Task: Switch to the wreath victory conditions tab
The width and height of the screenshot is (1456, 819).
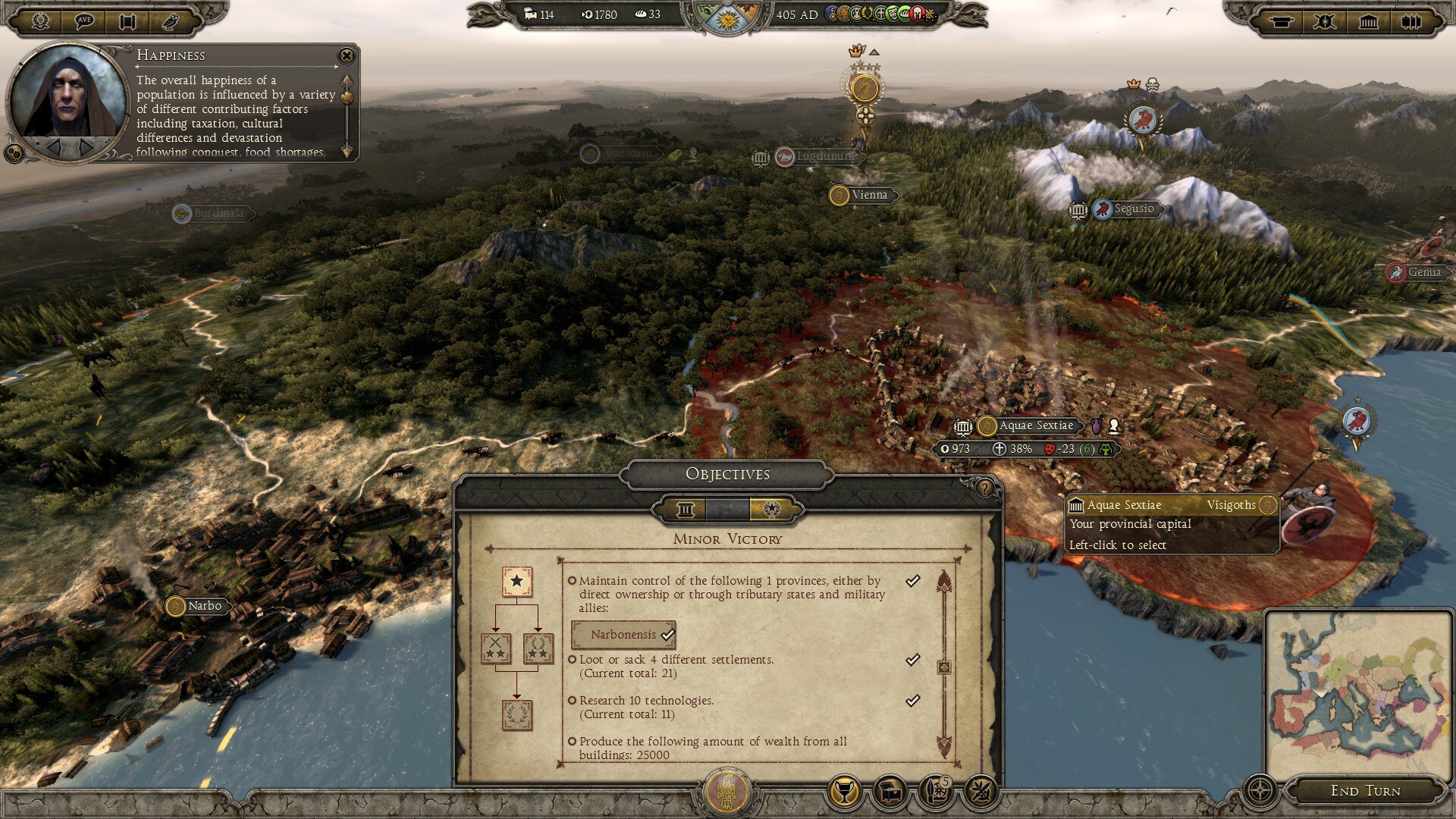Action: (771, 510)
